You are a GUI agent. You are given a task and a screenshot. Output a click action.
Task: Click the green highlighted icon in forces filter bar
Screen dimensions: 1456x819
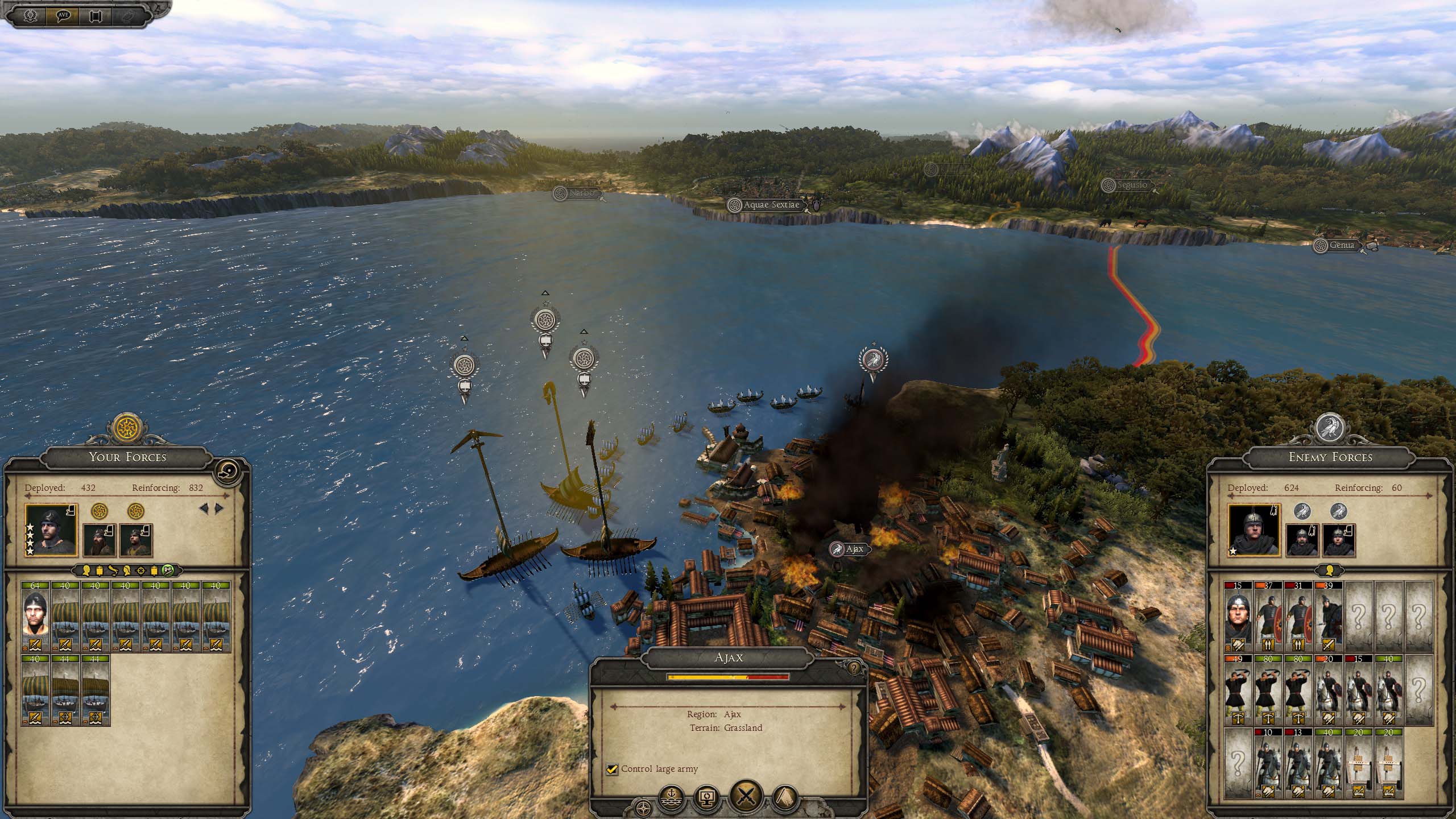pos(168,570)
